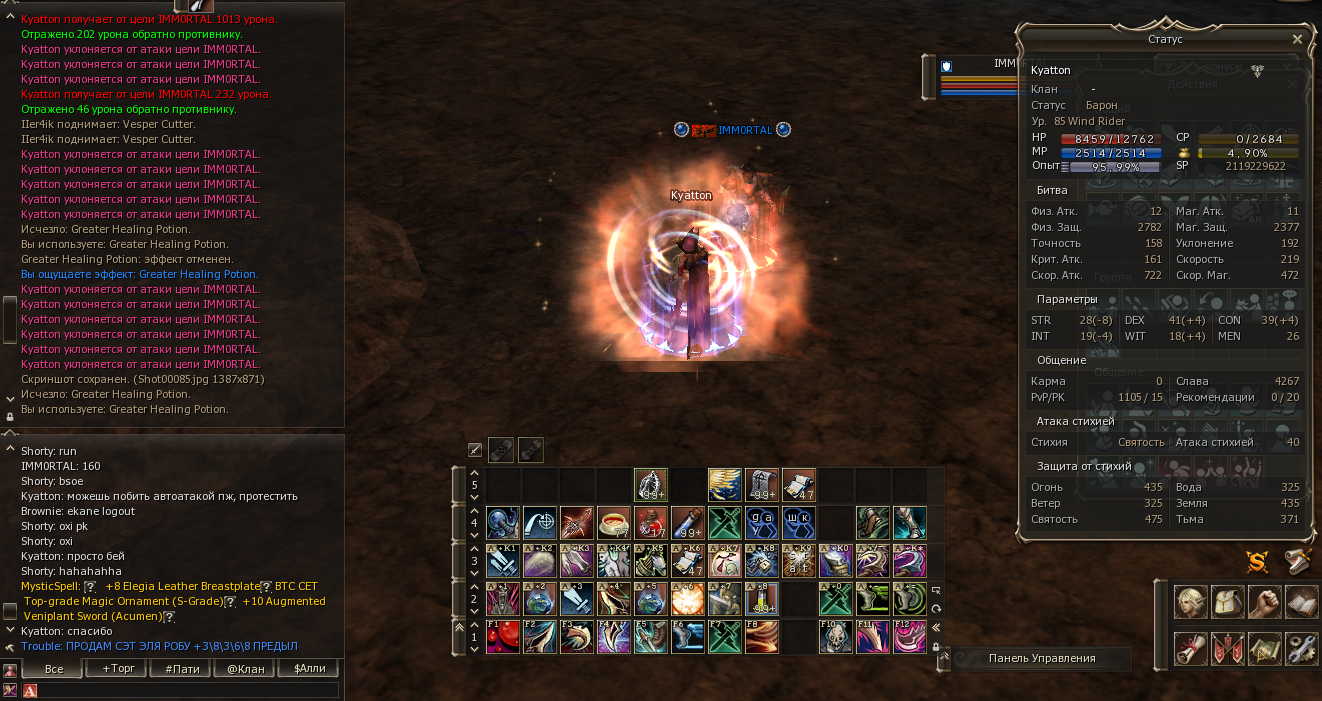Open system settings wrench and gear icon

tap(1300, 648)
